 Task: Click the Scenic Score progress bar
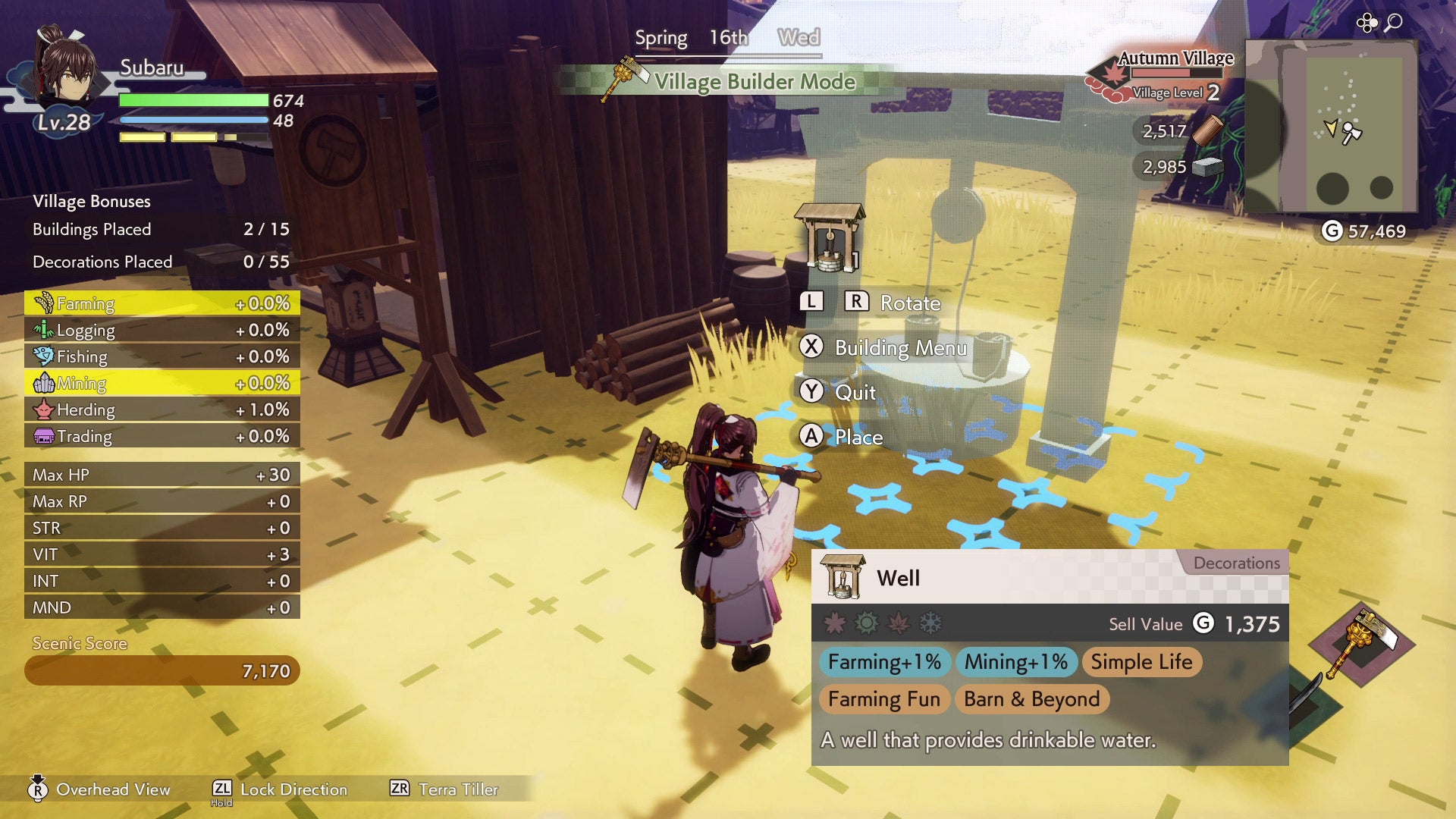pyautogui.click(x=162, y=670)
